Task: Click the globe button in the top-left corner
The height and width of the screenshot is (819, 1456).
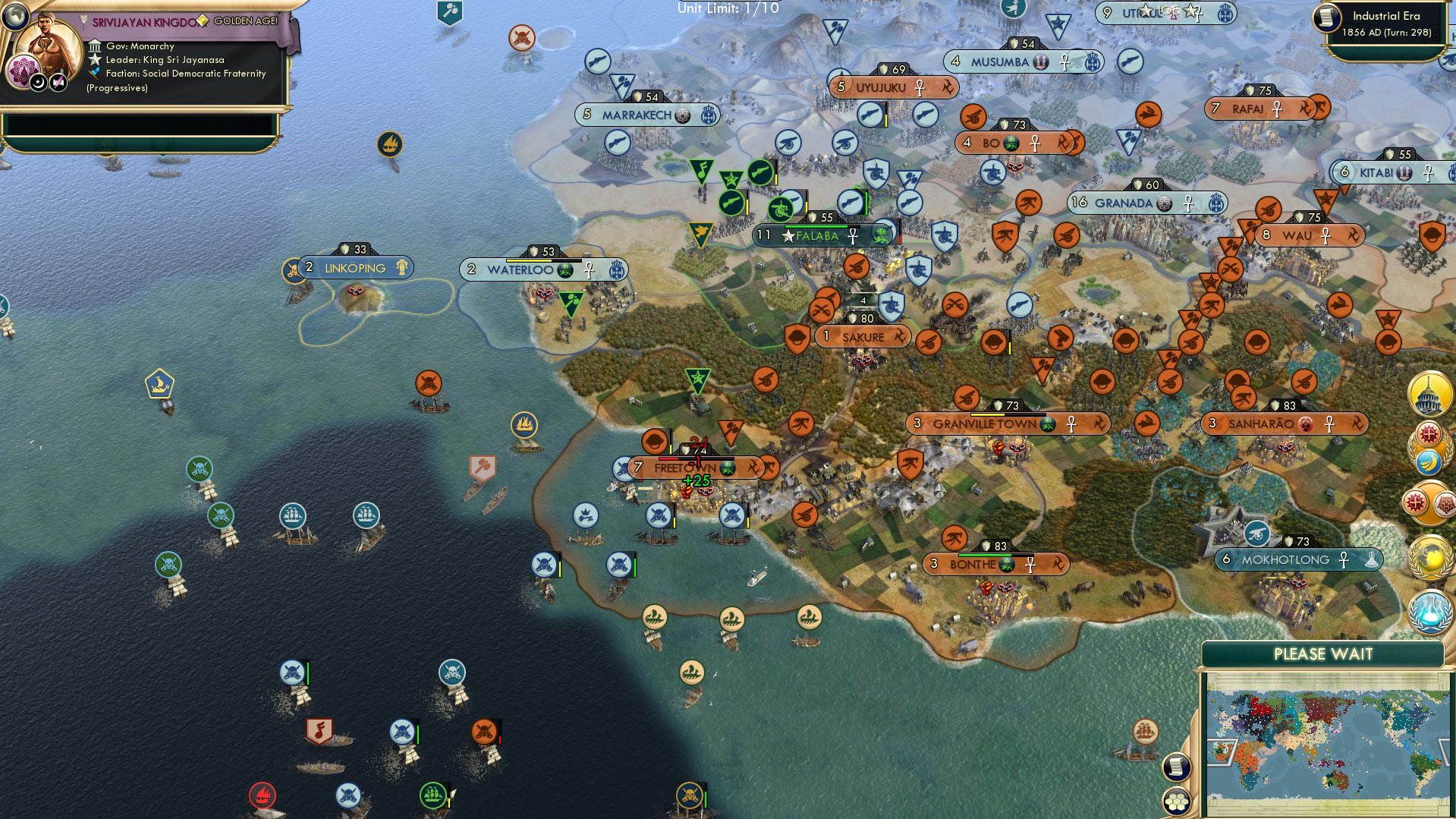Action: pos(14,17)
